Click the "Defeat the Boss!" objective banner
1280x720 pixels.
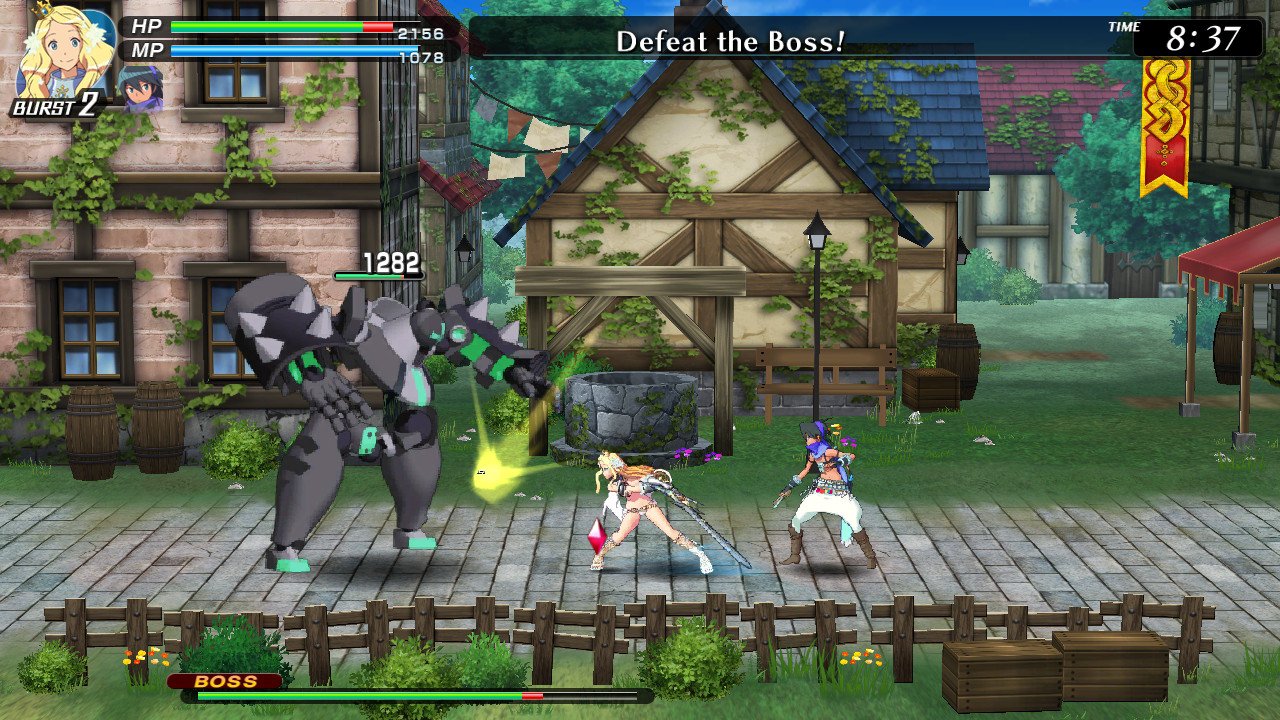(730, 41)
